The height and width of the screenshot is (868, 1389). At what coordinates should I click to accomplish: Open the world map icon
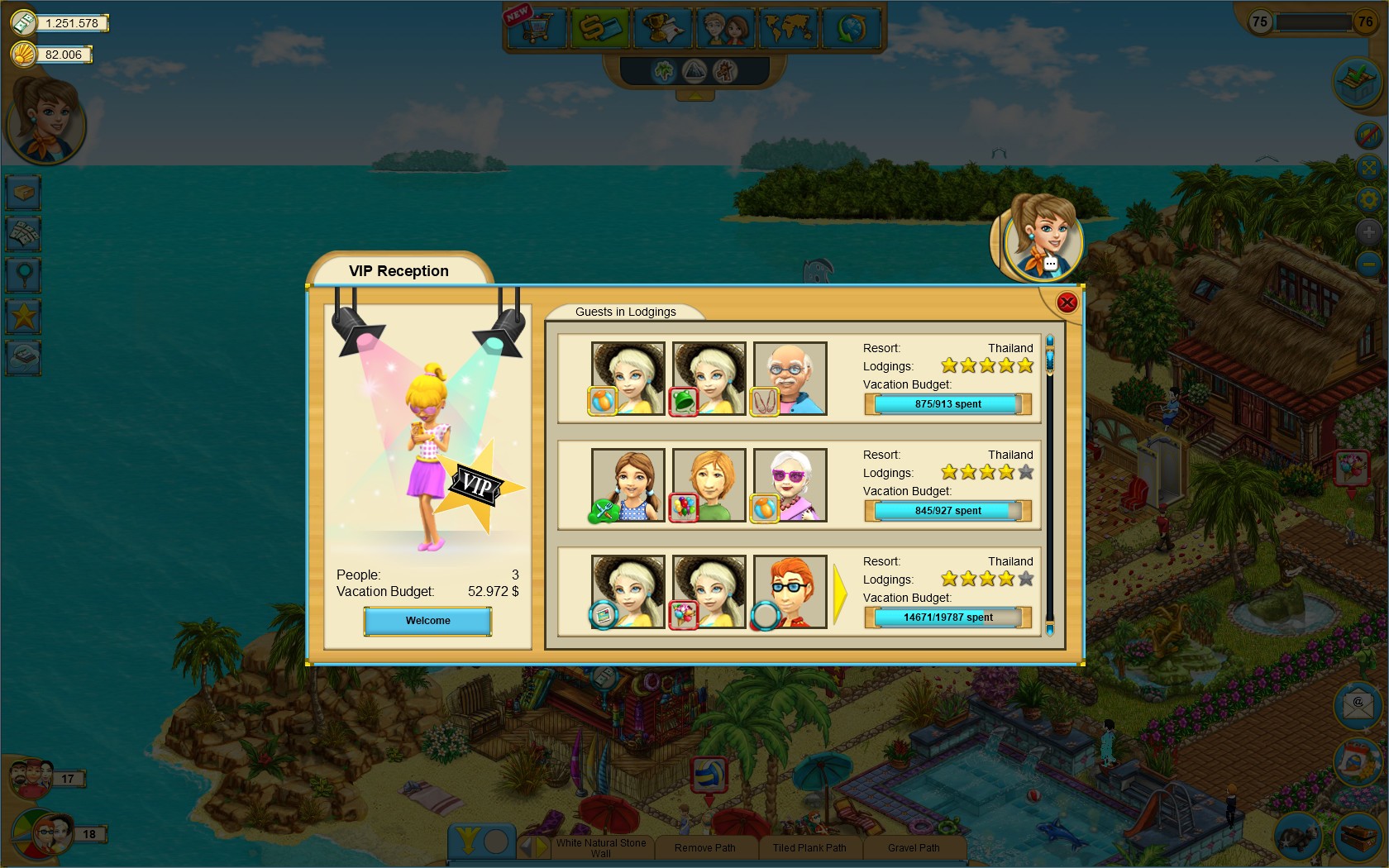coord(787,27)
